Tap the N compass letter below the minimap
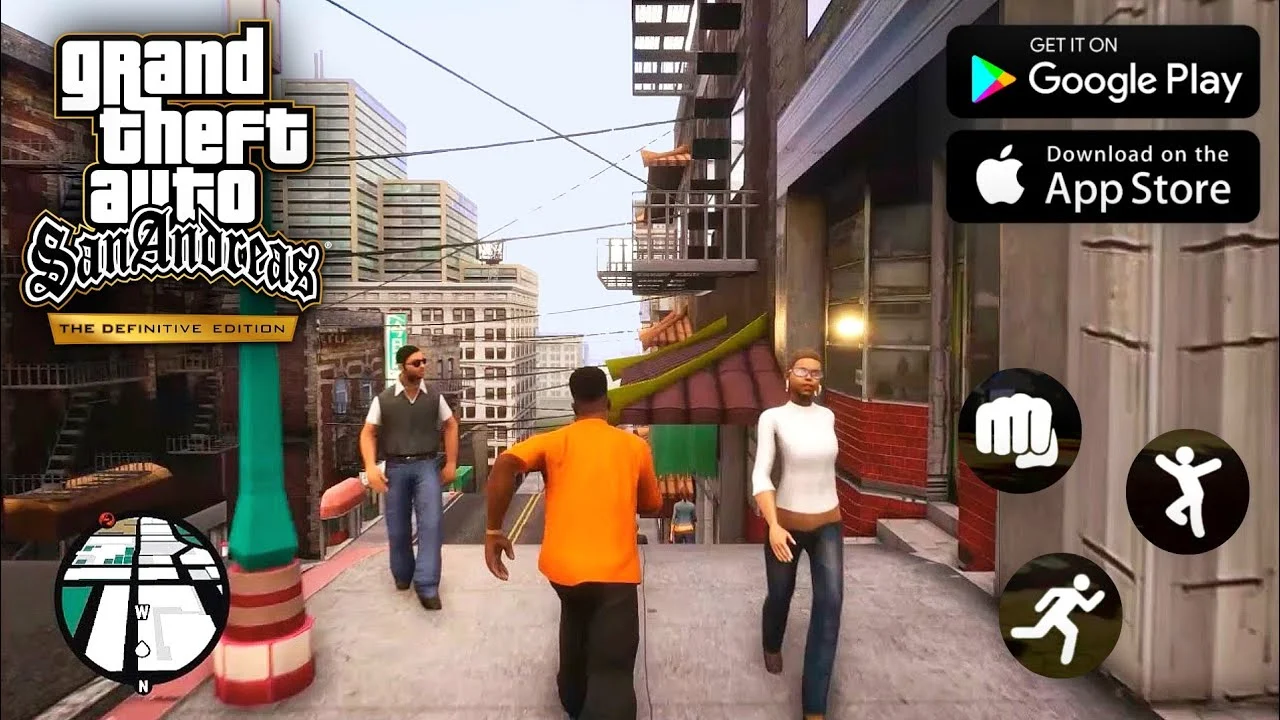This screenshot has height=720, width=1280. (x=144, y=684)
